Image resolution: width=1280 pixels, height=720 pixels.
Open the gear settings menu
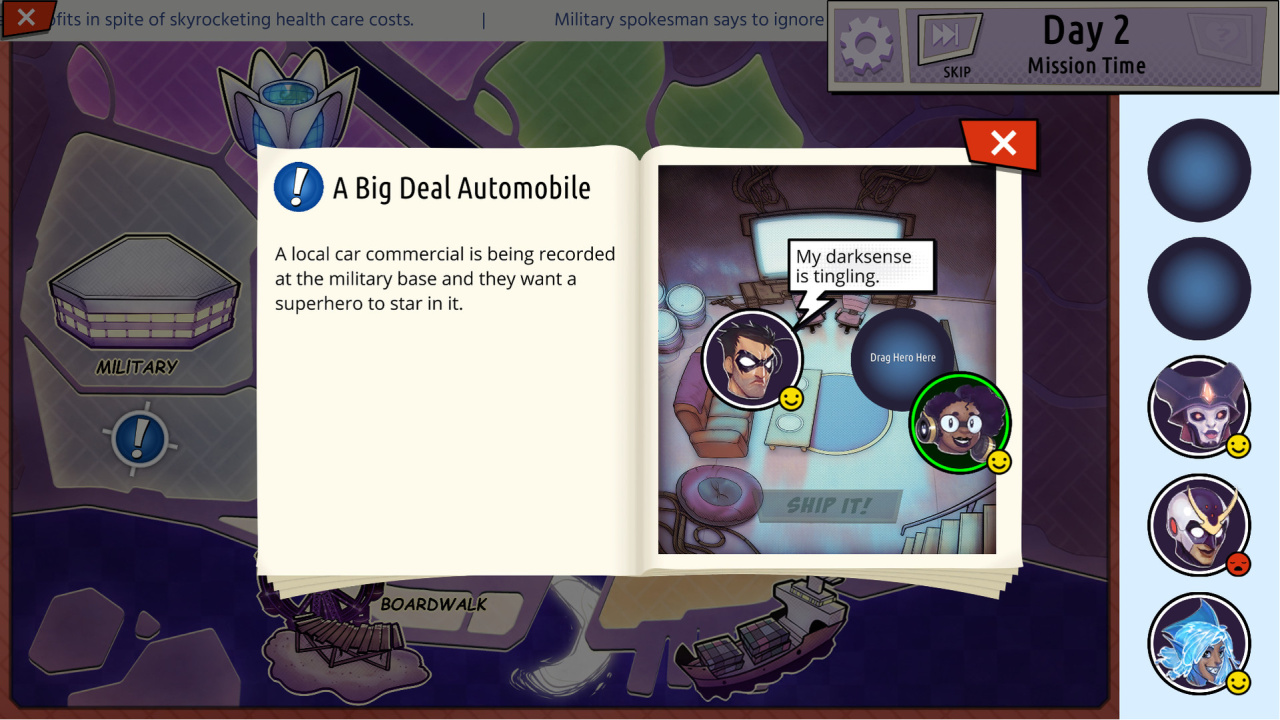coord(866,44)
